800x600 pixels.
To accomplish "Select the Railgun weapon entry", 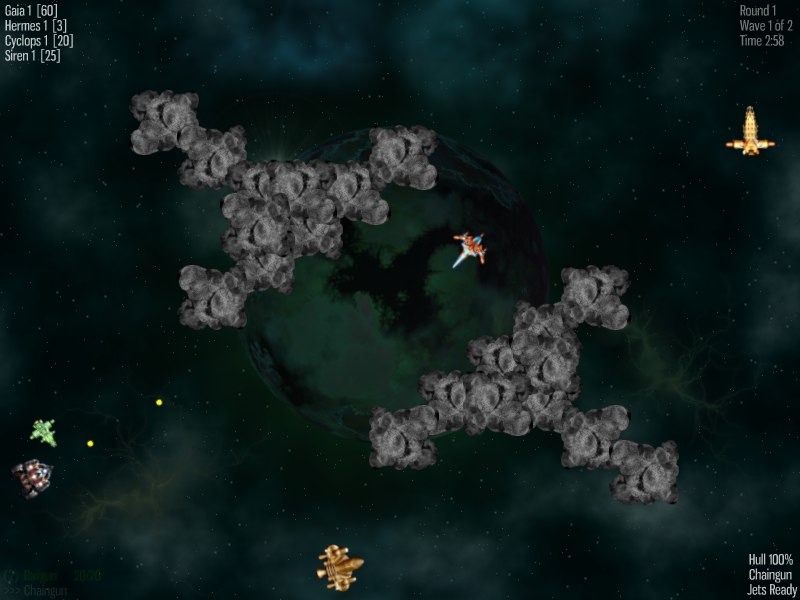I will [45, 576].
